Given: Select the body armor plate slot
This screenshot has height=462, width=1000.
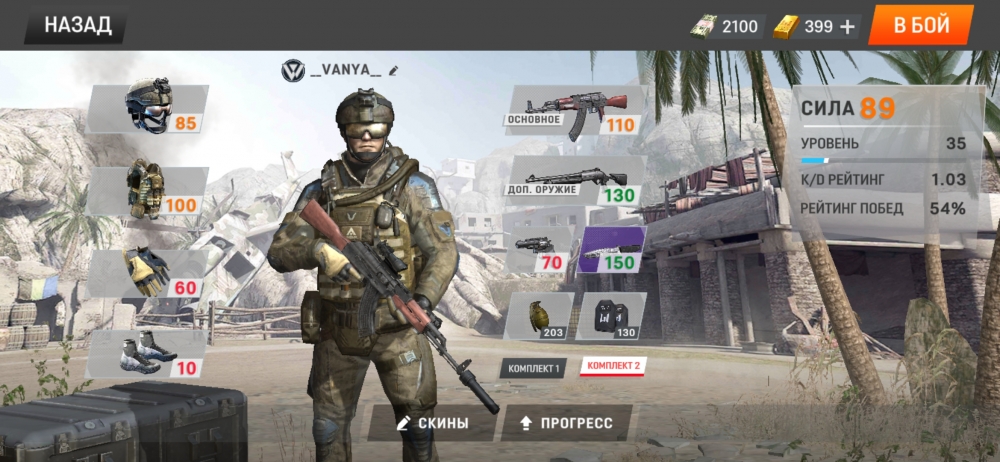Looking at the screenshot, I should [612, 315].
